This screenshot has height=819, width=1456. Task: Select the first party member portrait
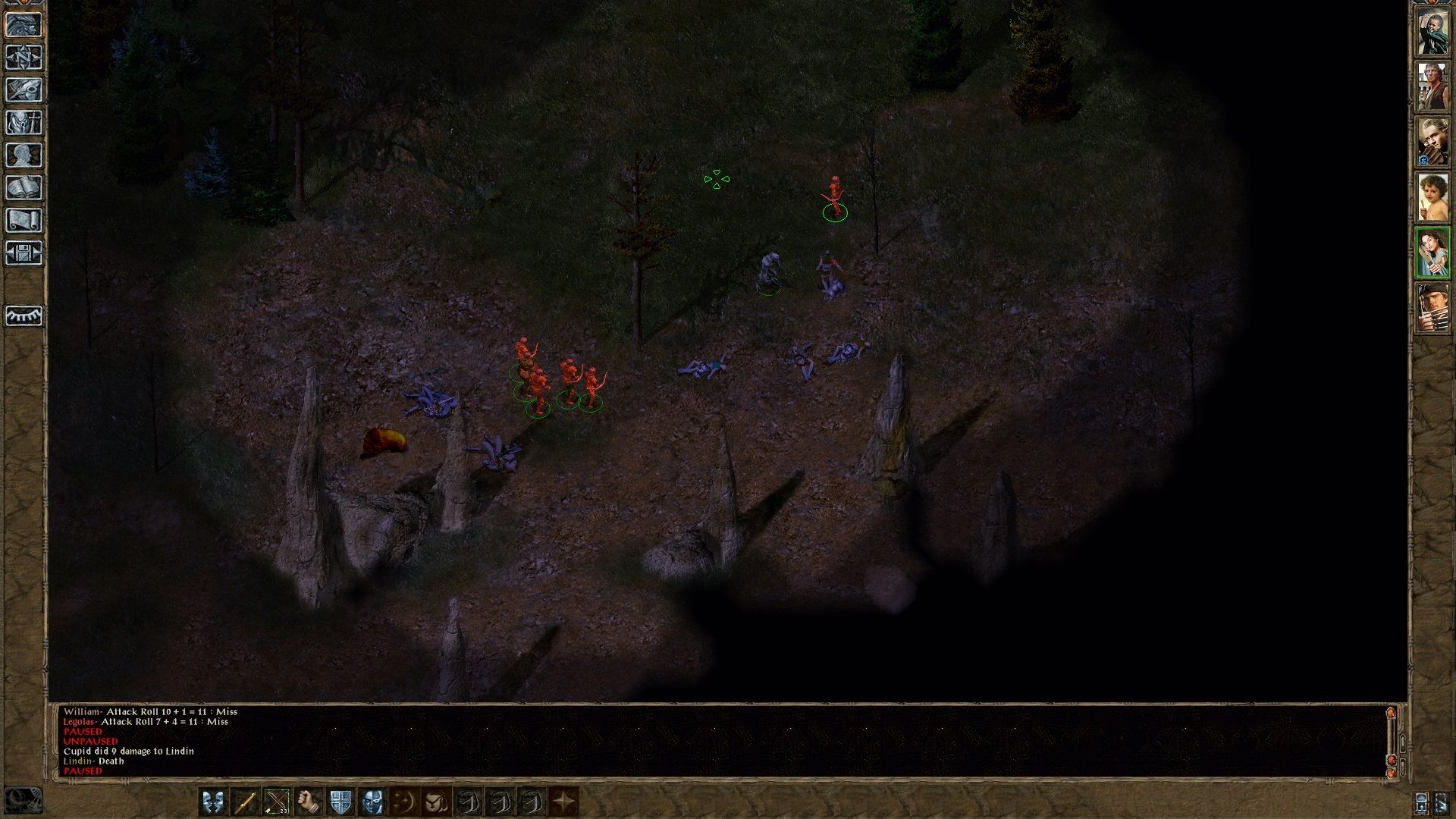coord(1432,33)
